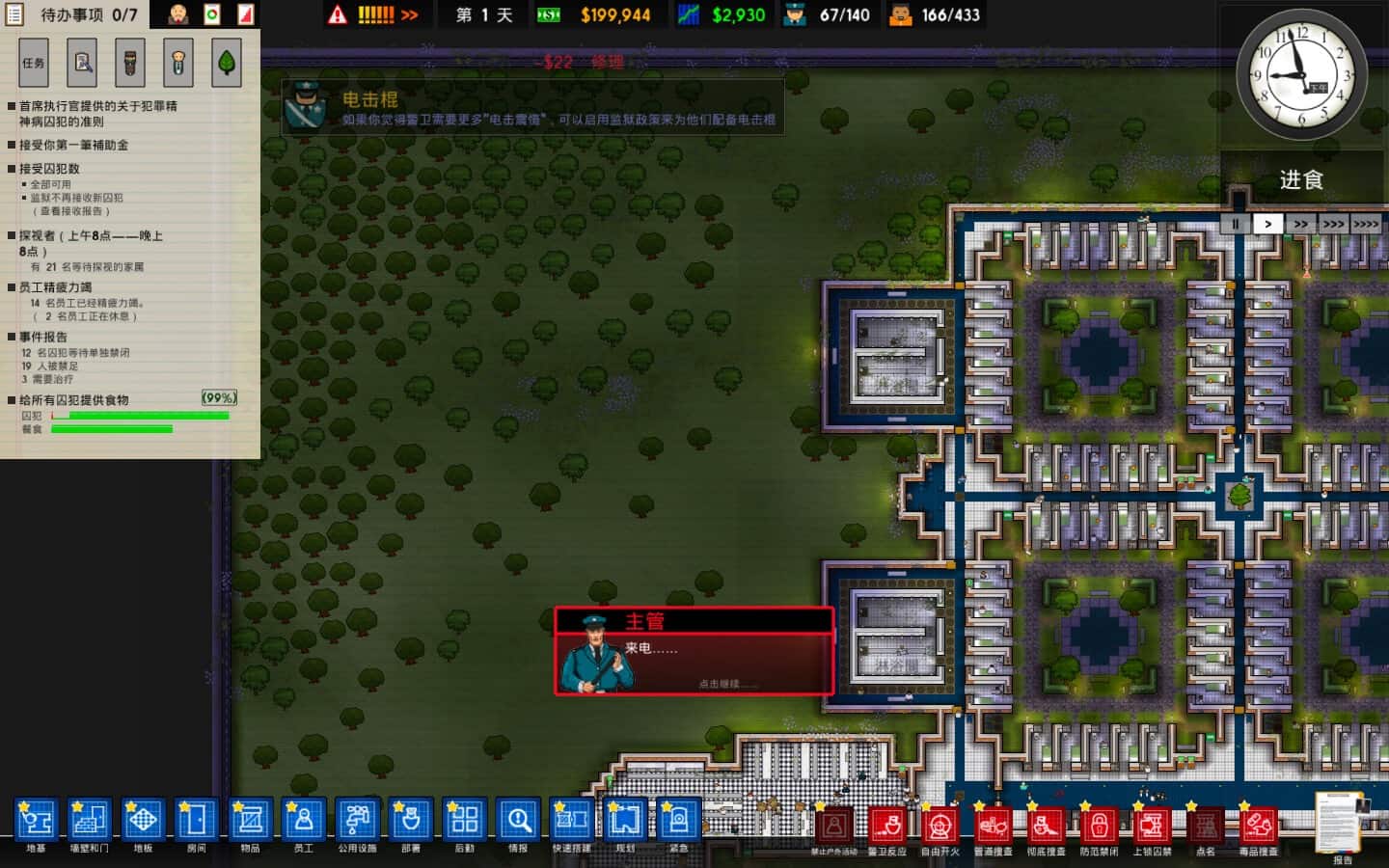Image resolution: width=1389 pixels, height=868 pixels.
Task: Show the 公用设施 utilities view
Action: pos(357,822)
